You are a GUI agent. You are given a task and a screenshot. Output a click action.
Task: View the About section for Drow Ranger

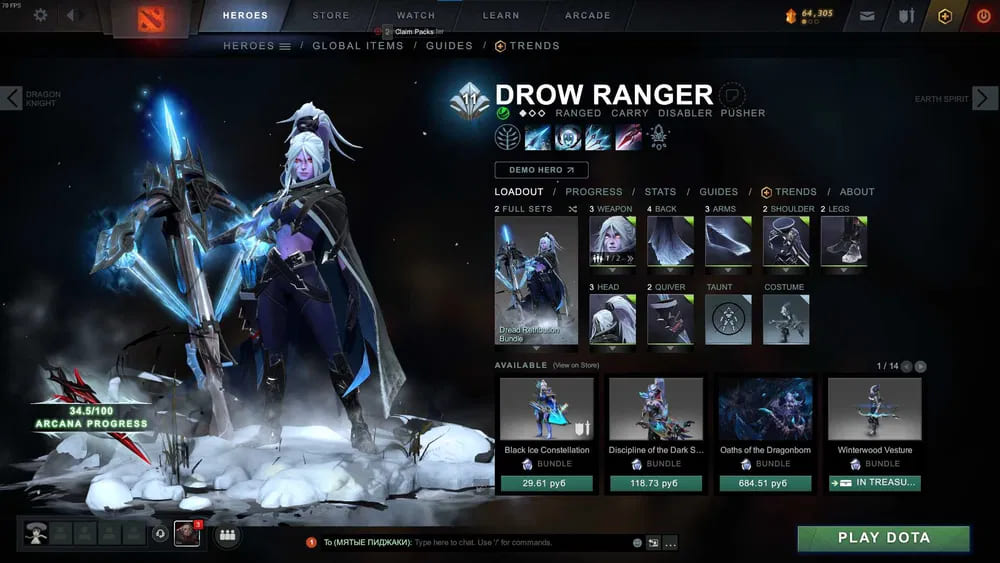click(x=857, y=192)
